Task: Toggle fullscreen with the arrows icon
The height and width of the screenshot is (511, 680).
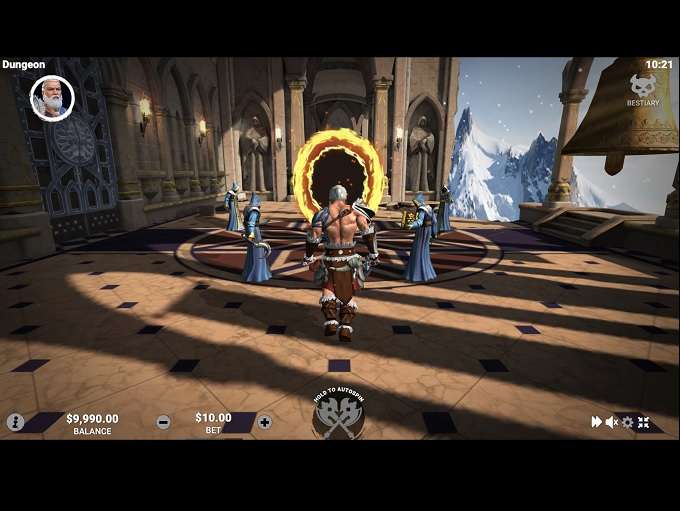Action: [x=643, y=422]
